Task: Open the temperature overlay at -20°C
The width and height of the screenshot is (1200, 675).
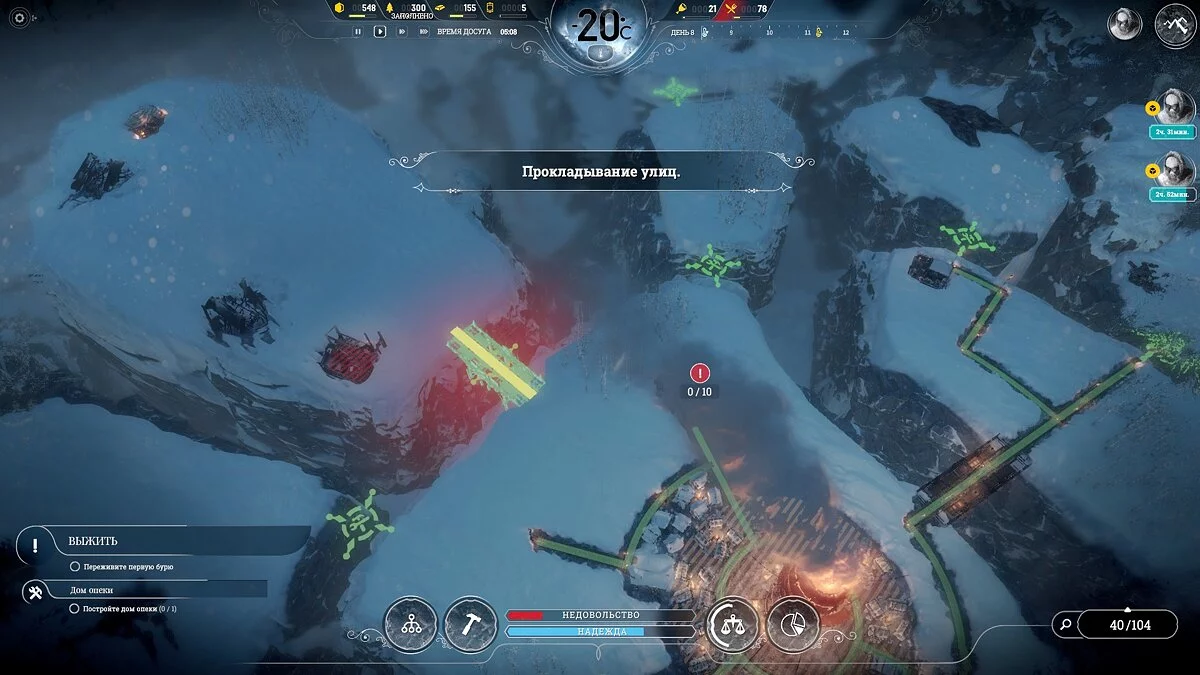Action: click(599, 28)
